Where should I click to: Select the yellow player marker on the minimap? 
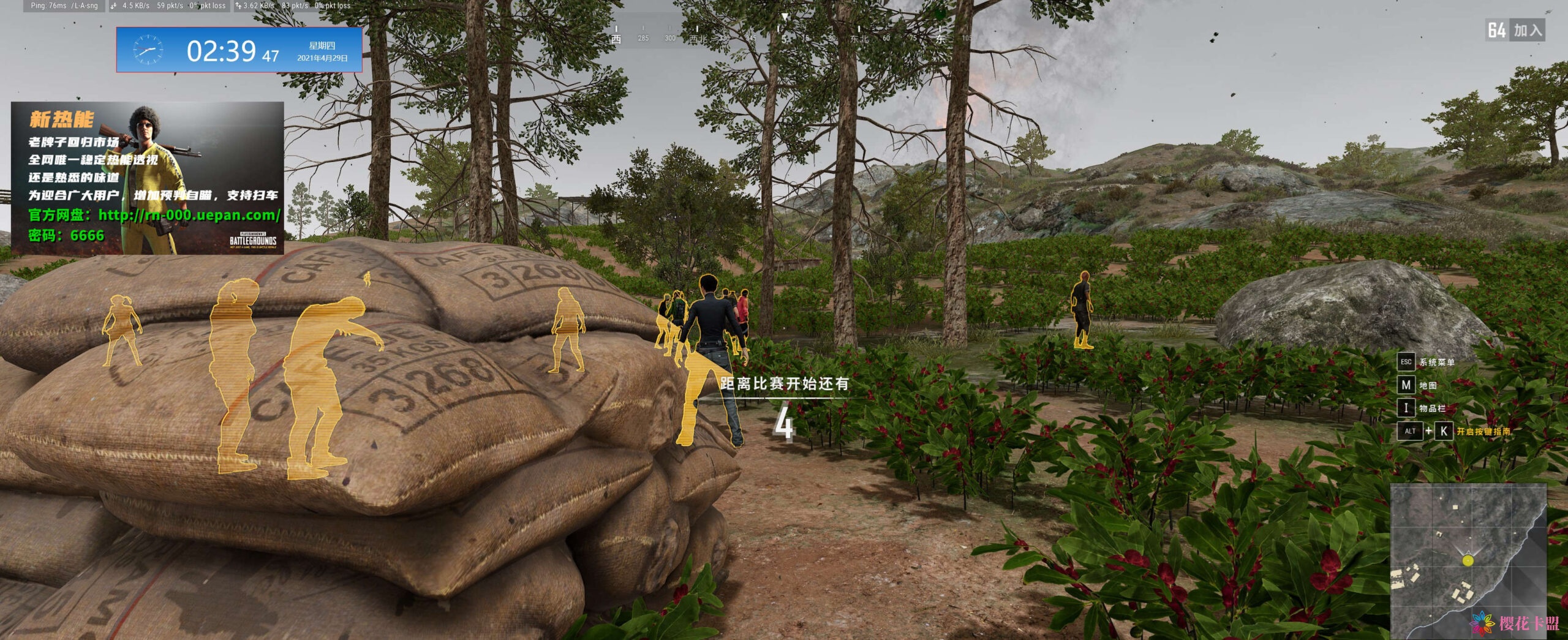point(1467,560)
